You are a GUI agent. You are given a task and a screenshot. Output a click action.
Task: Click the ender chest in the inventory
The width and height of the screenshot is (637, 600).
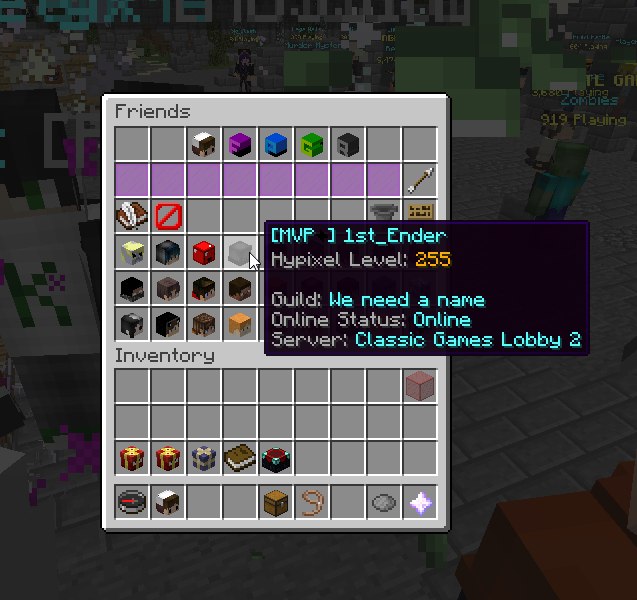(276, 457)
